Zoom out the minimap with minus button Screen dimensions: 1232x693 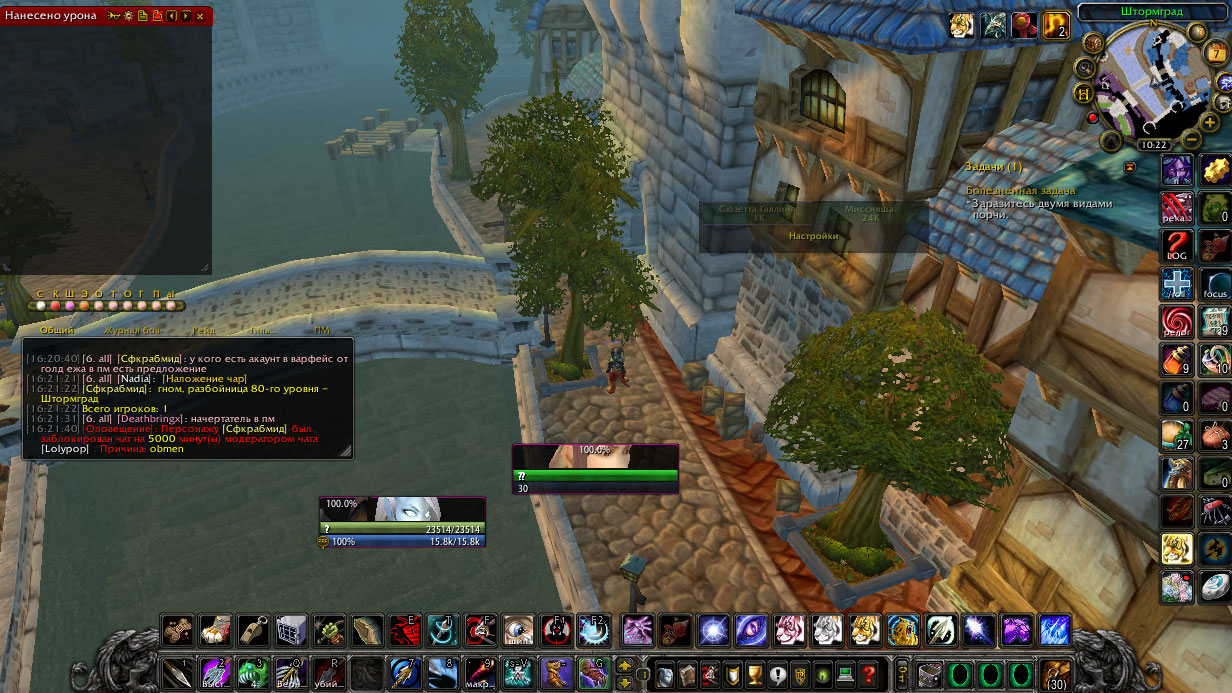[x=1191, y=138]
